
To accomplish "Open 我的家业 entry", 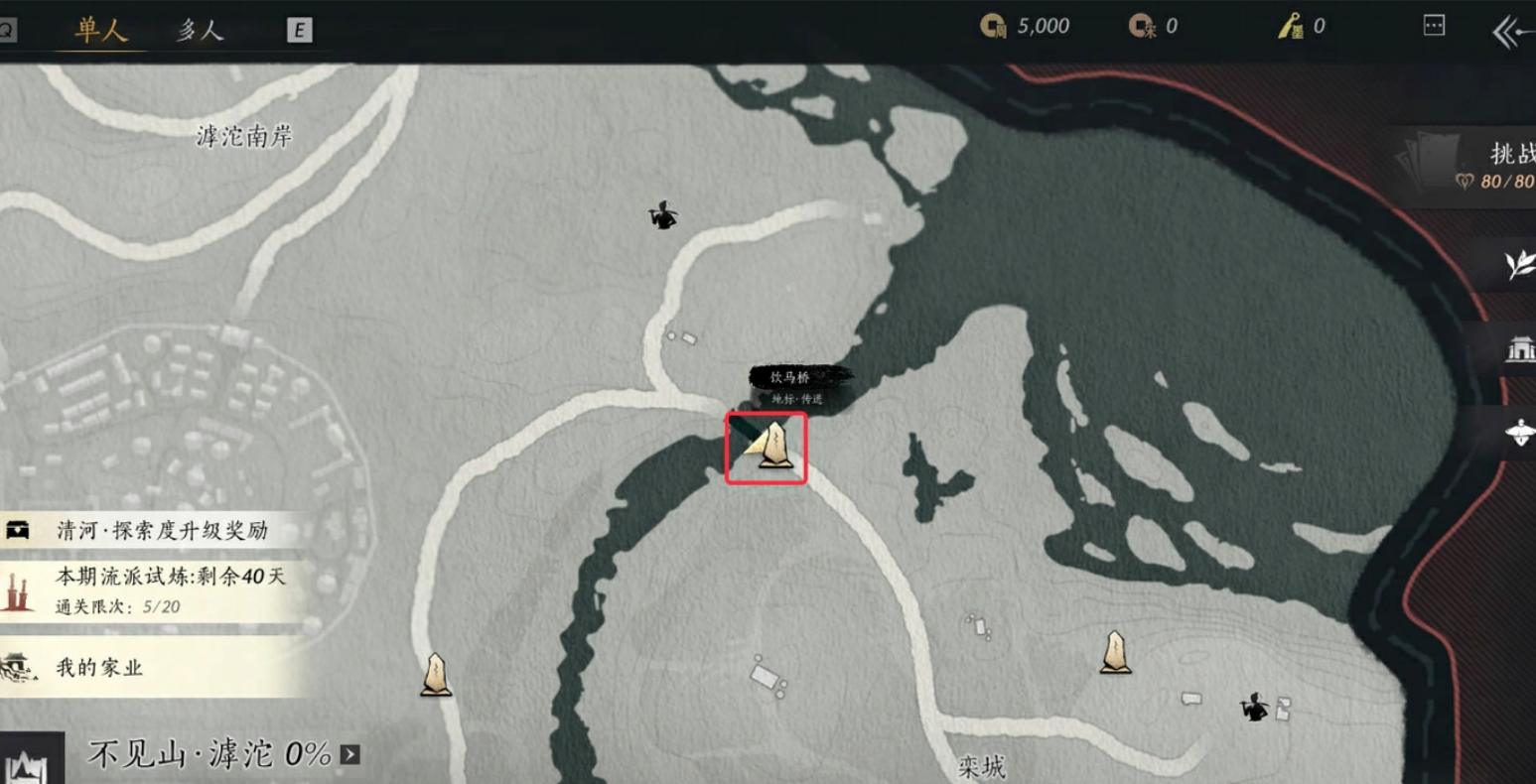I will pyautogui.click(x=99, y=667).
